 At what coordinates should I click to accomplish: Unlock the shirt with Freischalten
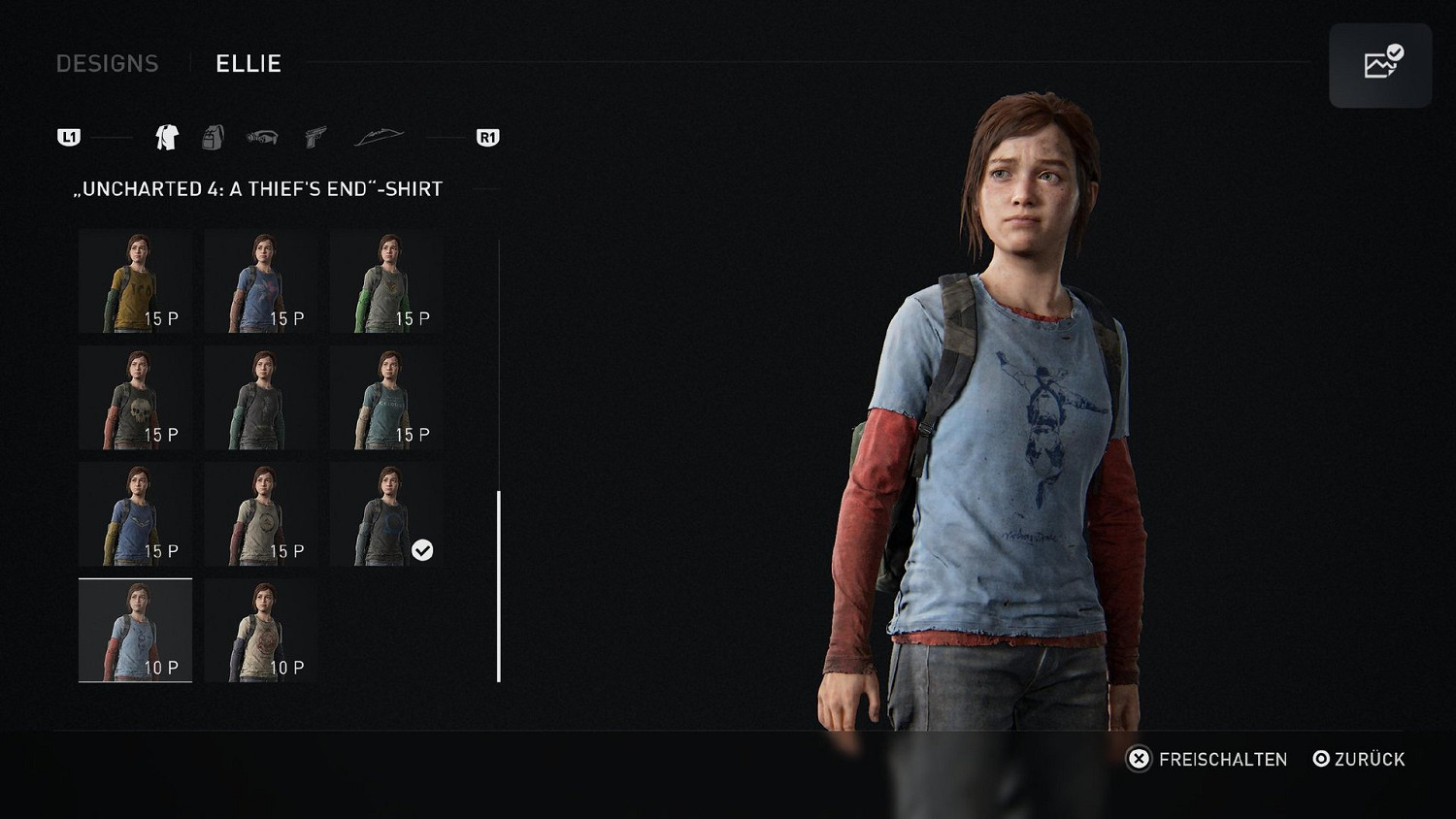[x=1207, y=759]
